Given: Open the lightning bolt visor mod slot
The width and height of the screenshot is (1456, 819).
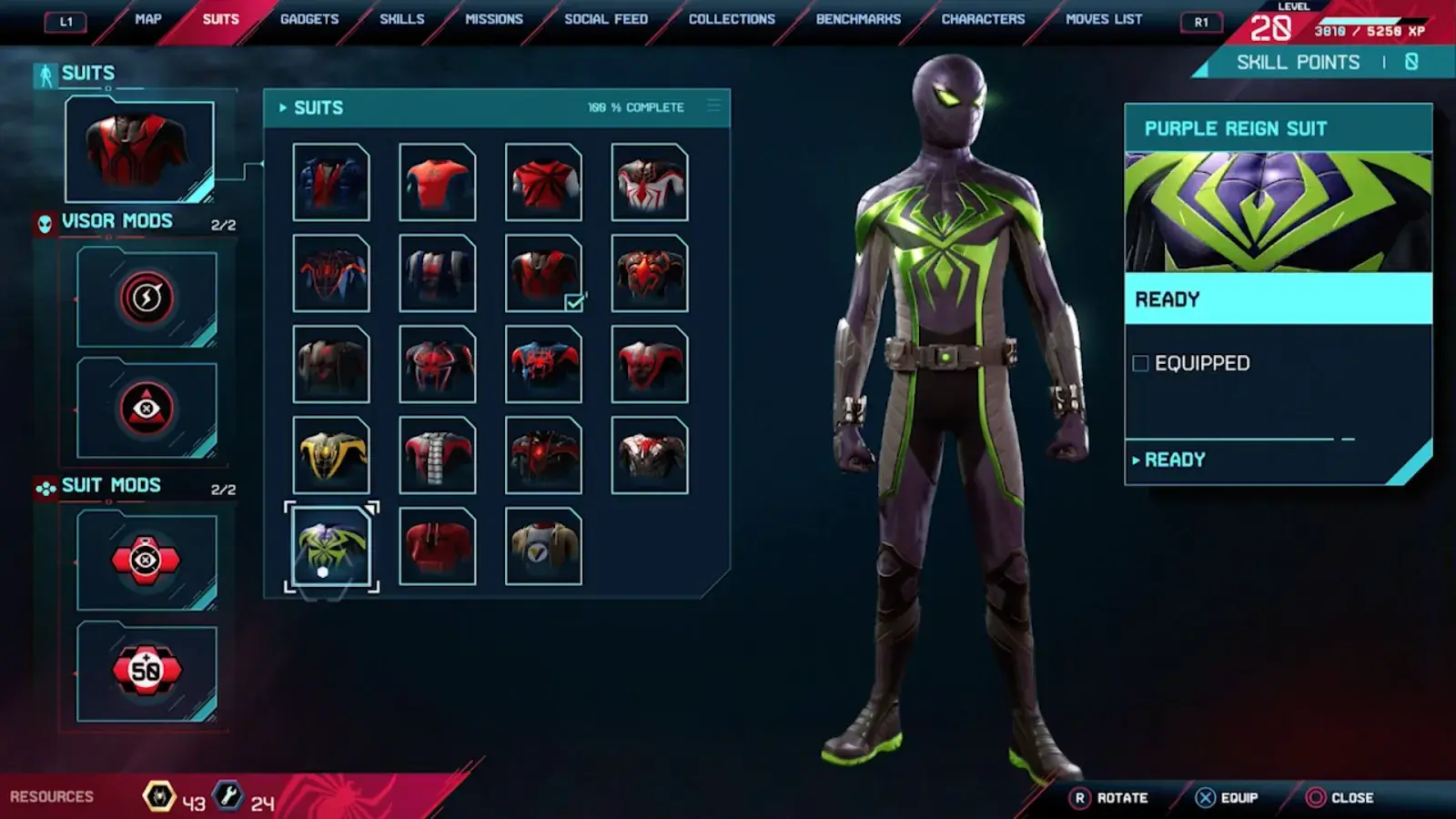Looking at the screenshot, I should pos(147,298).
